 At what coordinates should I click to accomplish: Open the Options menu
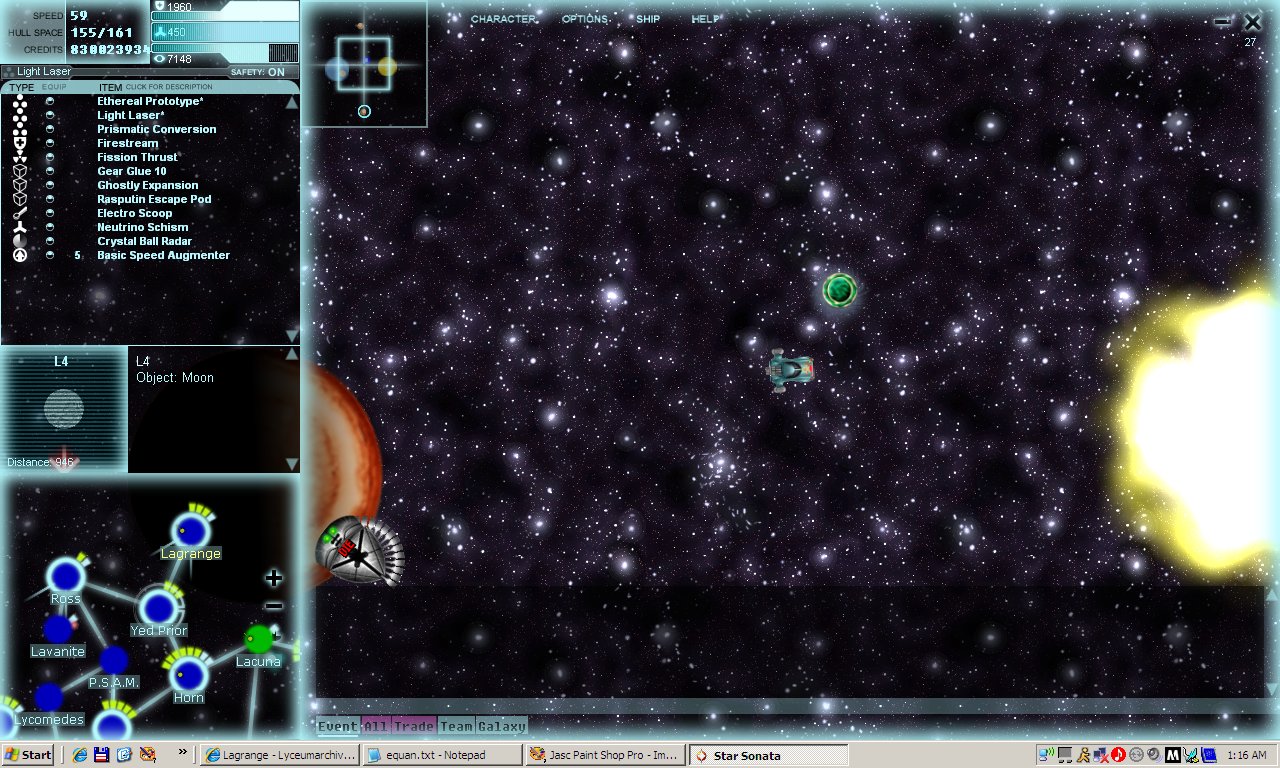click(585, 19)
